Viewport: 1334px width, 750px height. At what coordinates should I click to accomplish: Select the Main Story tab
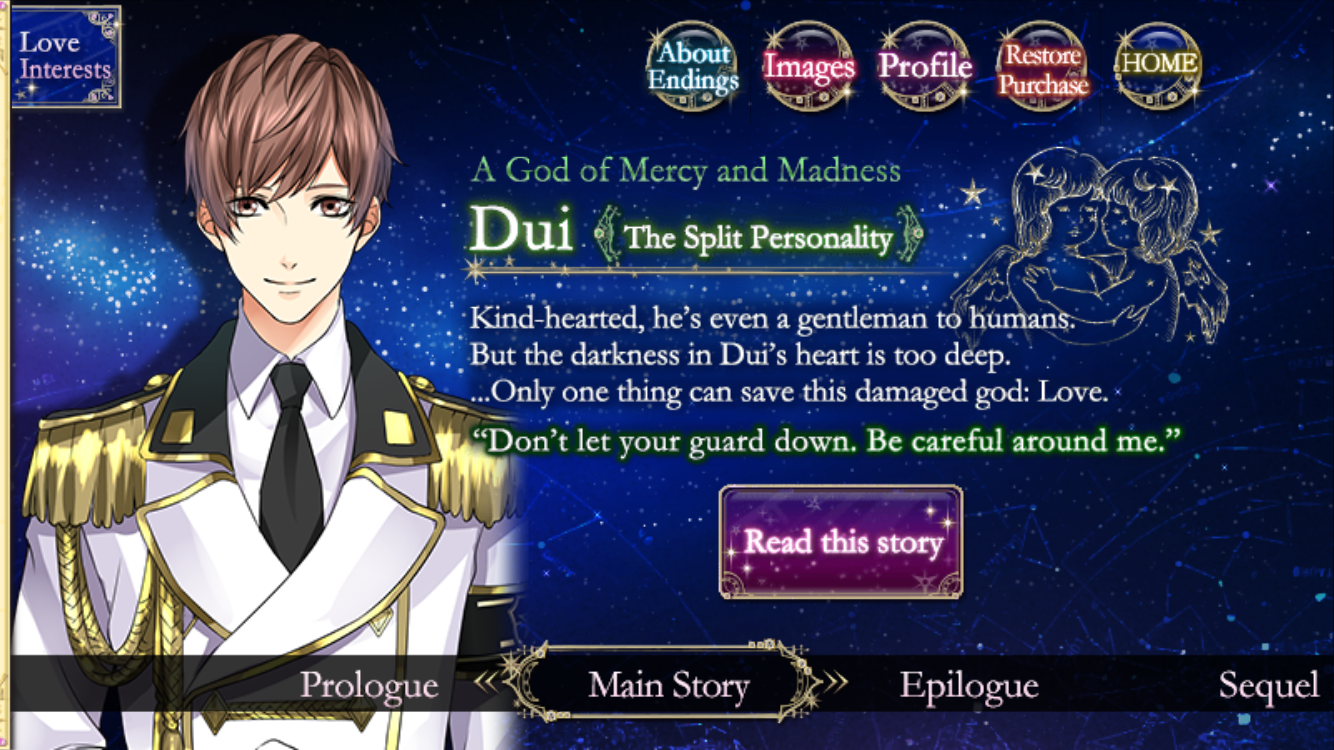pyautogui.click(x=667, y=686)
